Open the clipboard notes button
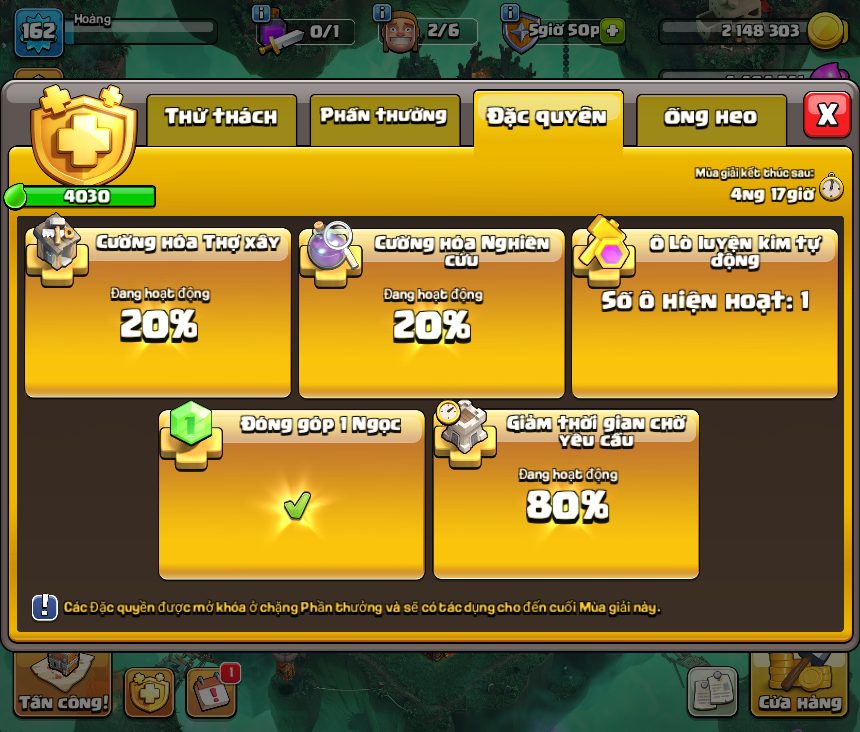 [x=712, y=691]
